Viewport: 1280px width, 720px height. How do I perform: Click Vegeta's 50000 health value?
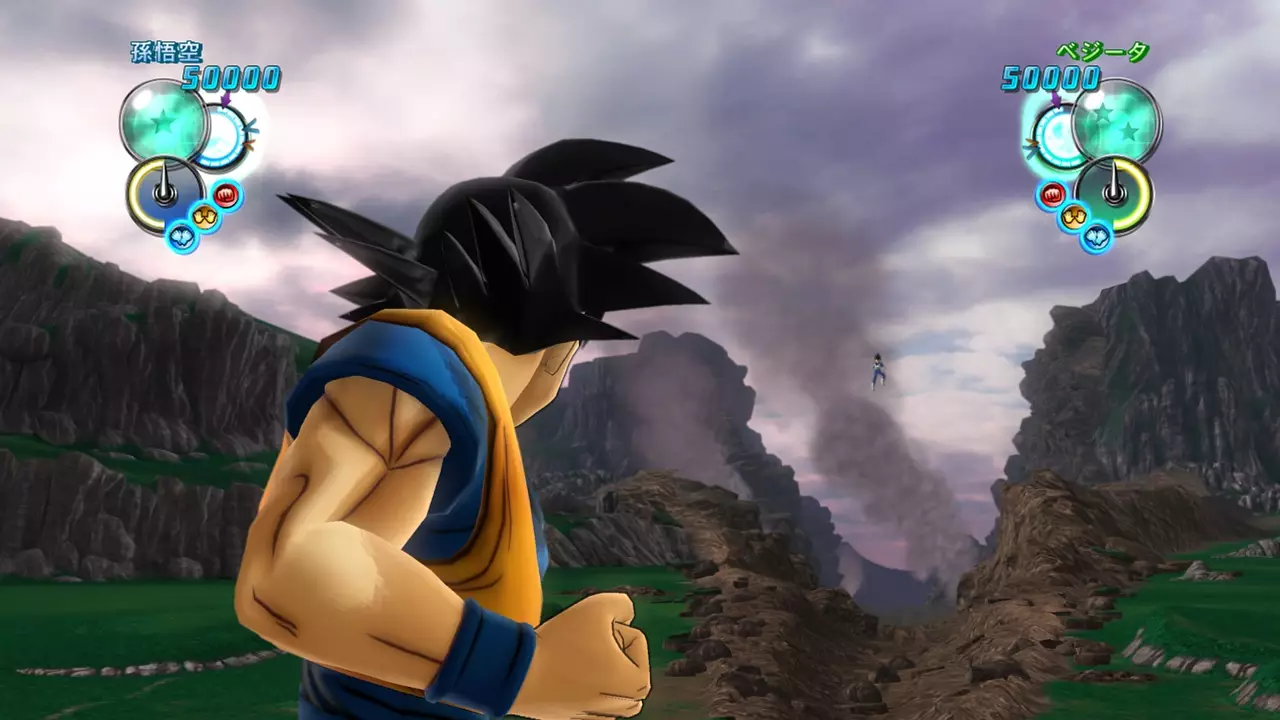coord(1051,75)
